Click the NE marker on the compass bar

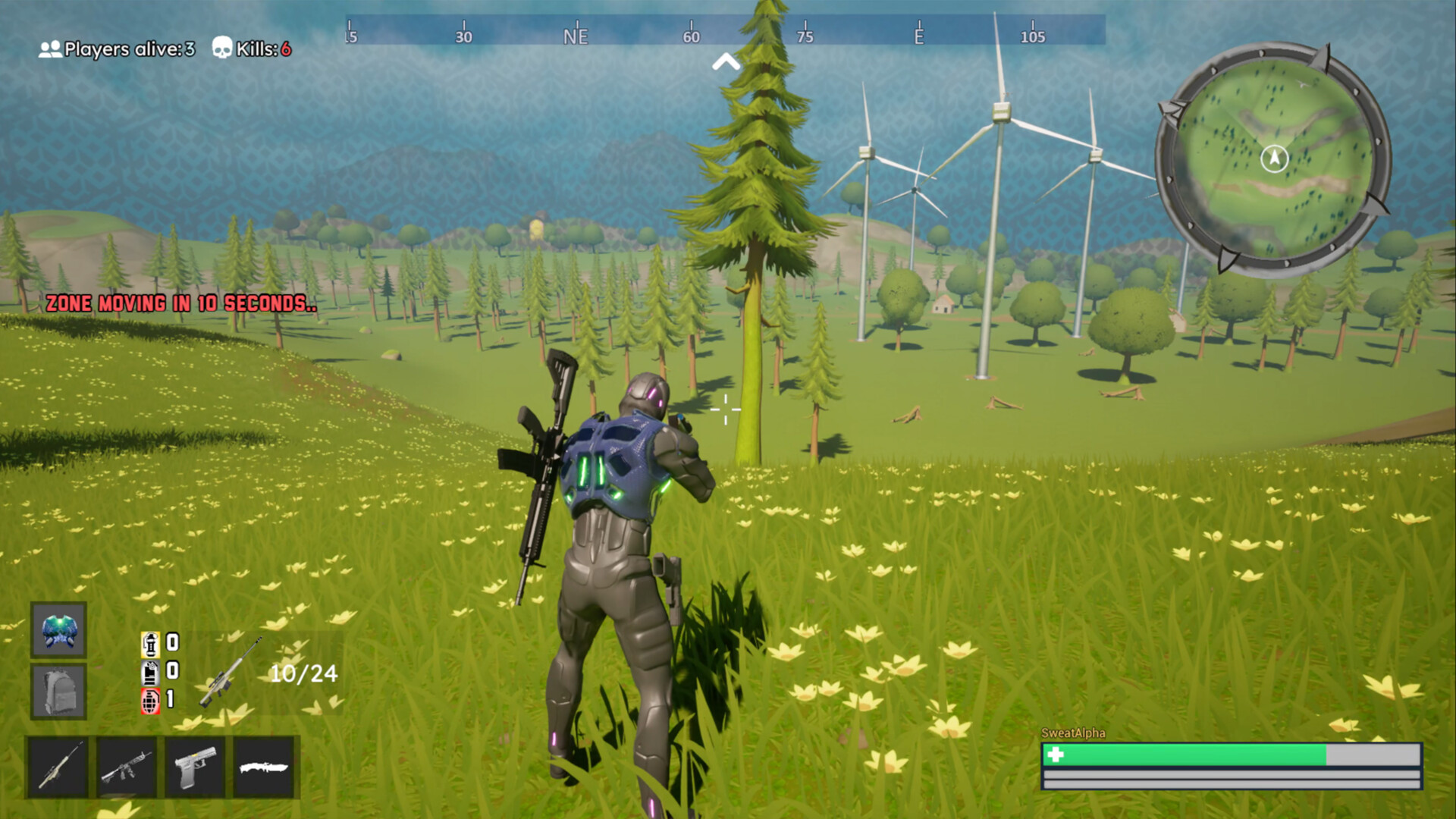tap(574, 35)
